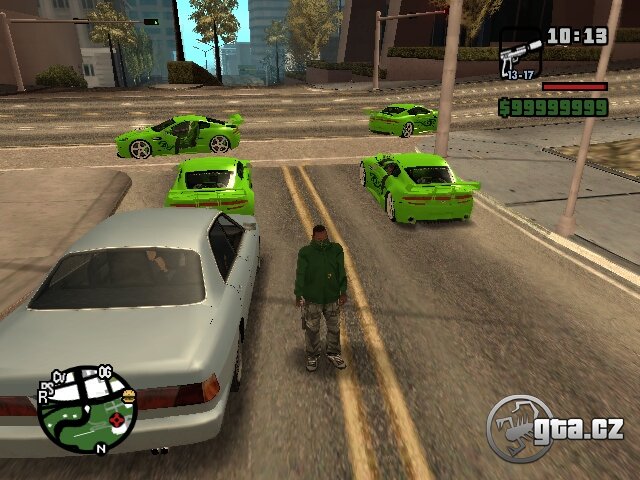Click the burger restaurant marker on the radar

(x=129, y=396)
